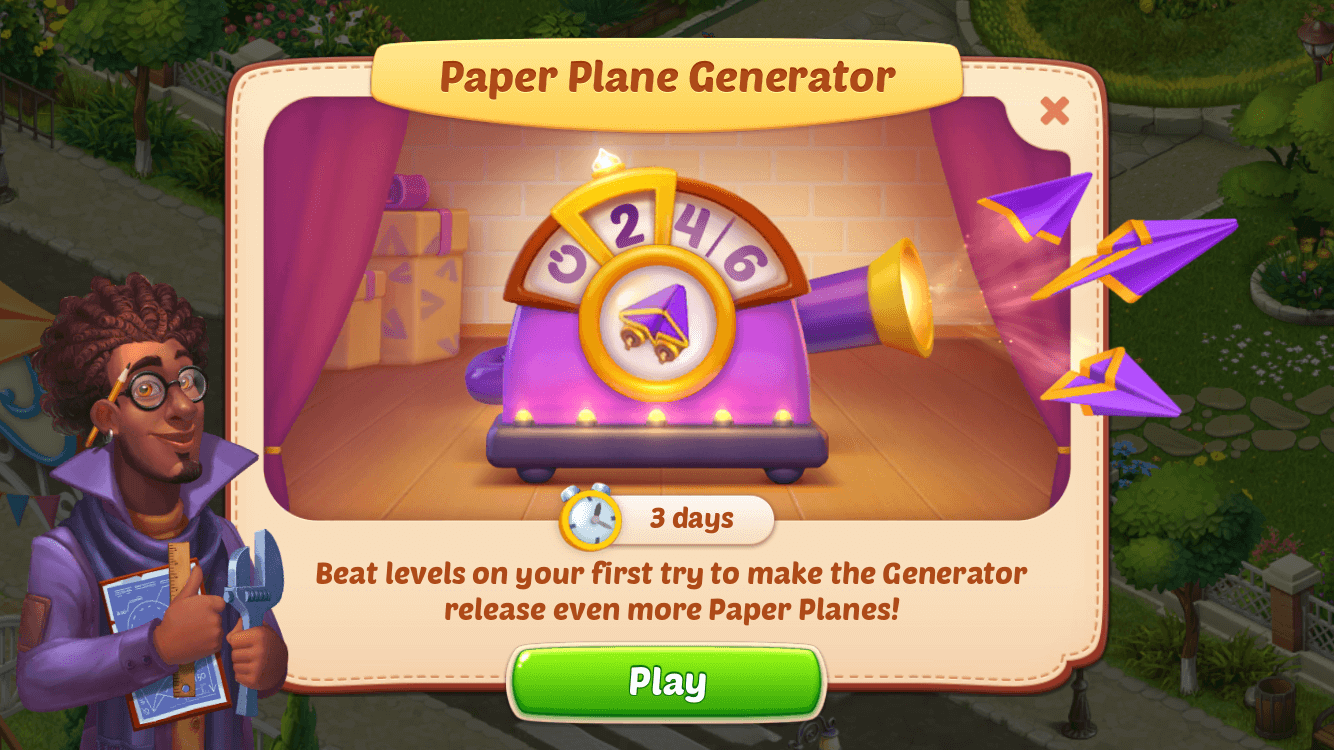Click the flame tip atop the wheel
Viewport: 1334px width, 750px height.
[607, 158]
